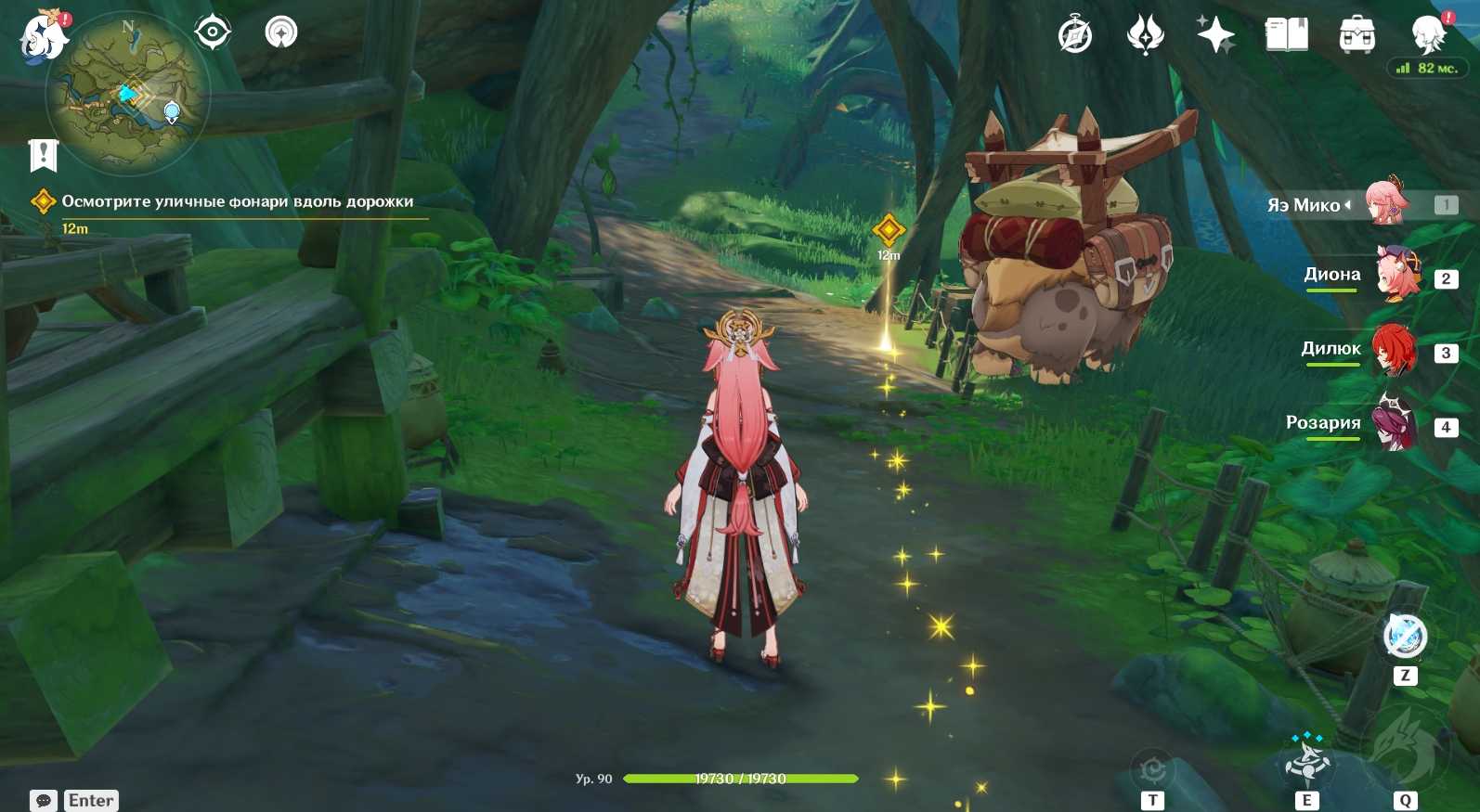Open the circular minimap

pyautogui.click(x=128, y=93)
